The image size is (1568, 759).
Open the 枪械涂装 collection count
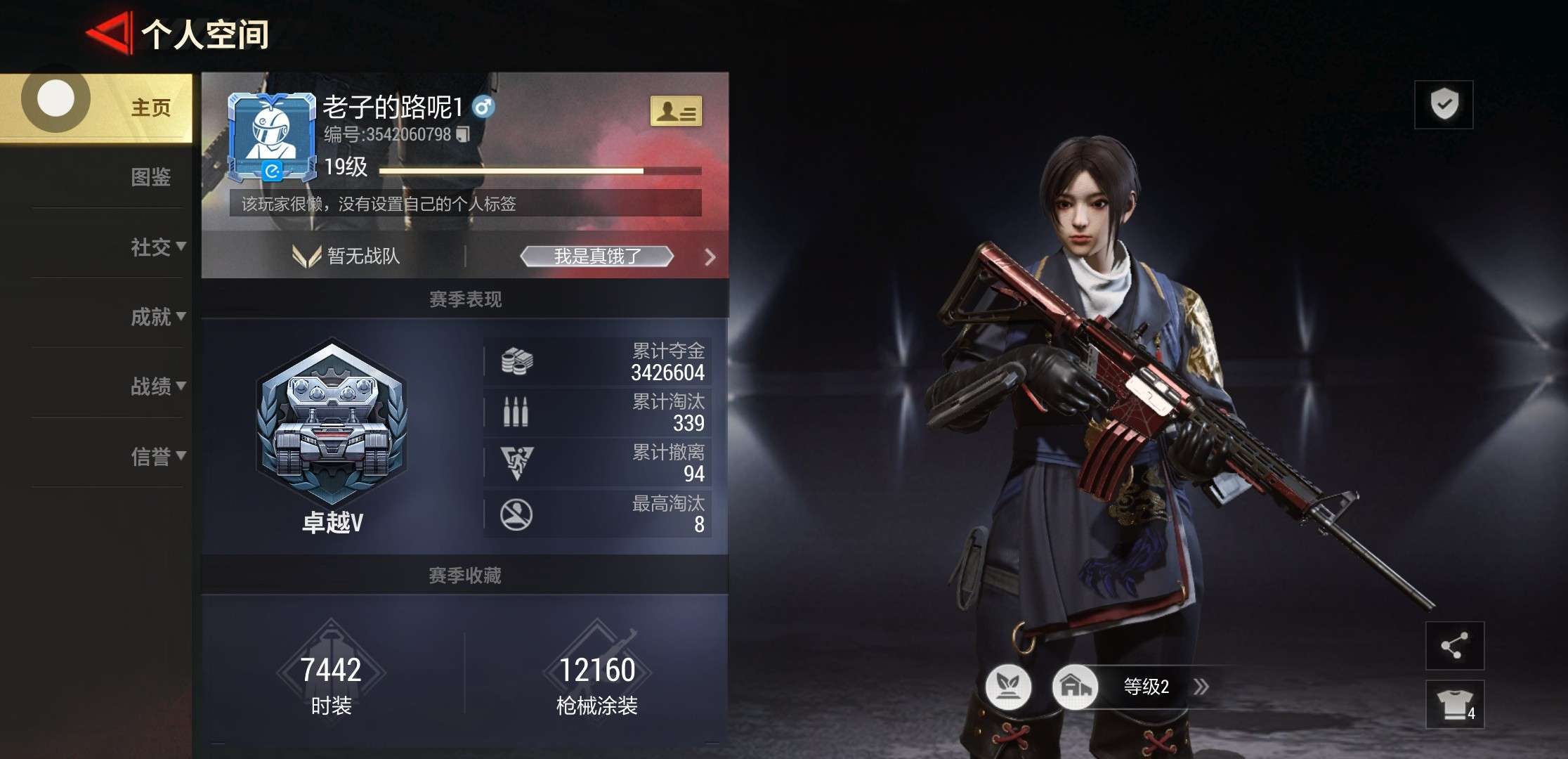coord(596,680)
